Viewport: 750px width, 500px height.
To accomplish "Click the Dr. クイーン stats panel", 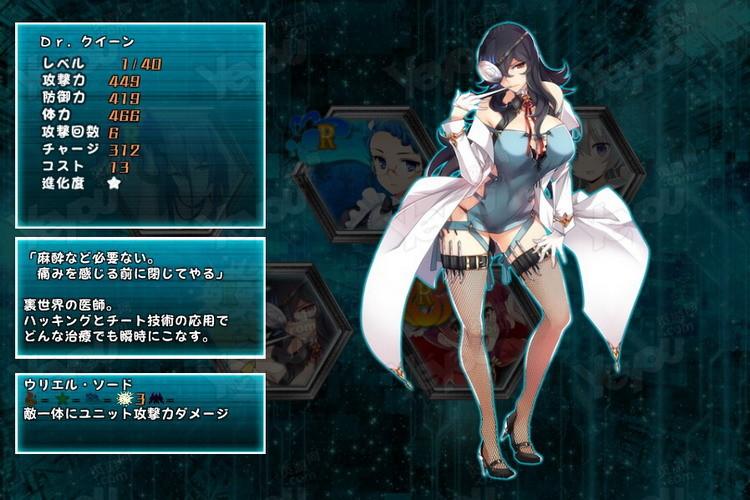I will (140, 125).
